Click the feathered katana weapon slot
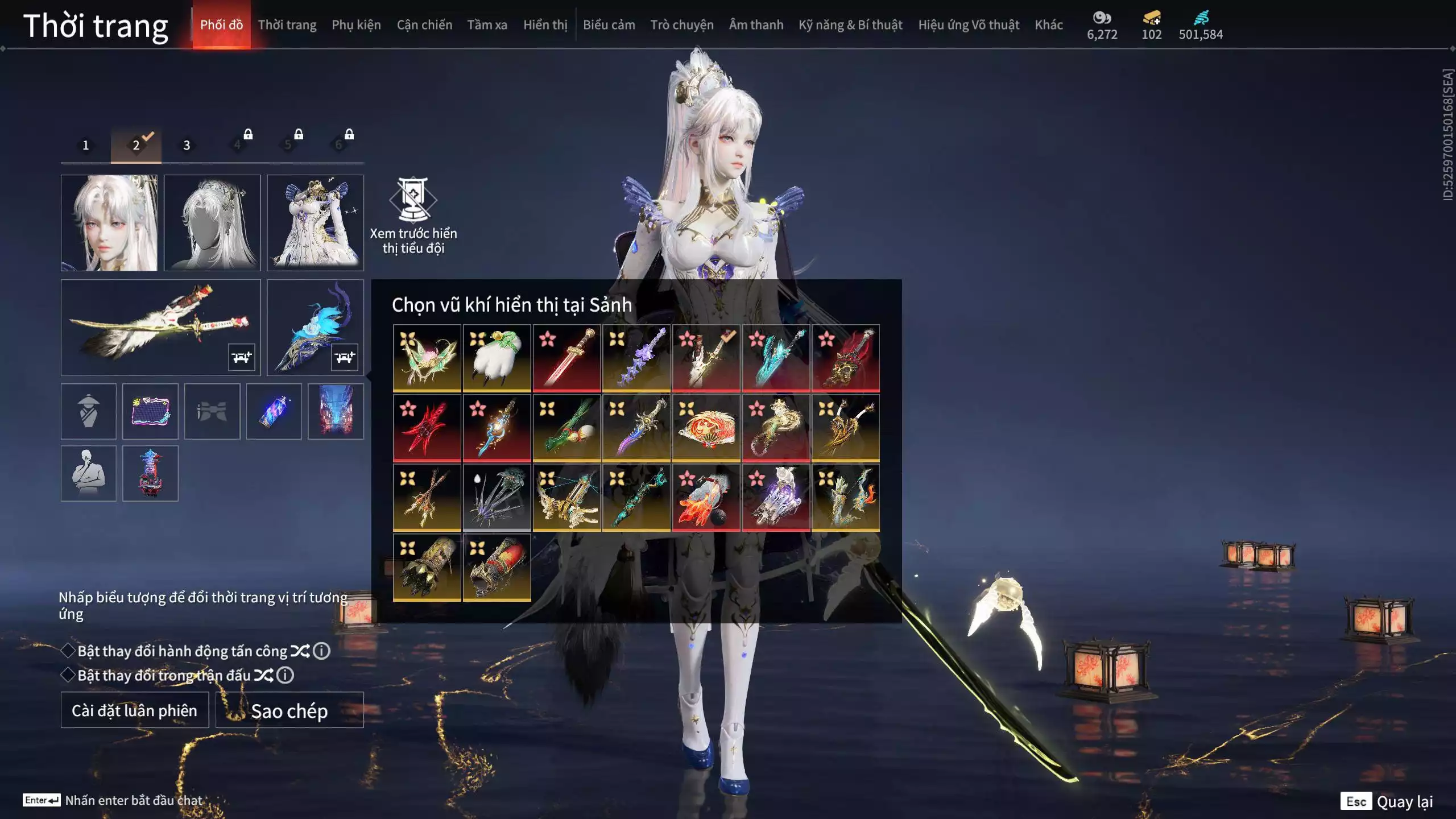Image resolution: width=1456 pixels, height=819 pixels. pos(160,327)
